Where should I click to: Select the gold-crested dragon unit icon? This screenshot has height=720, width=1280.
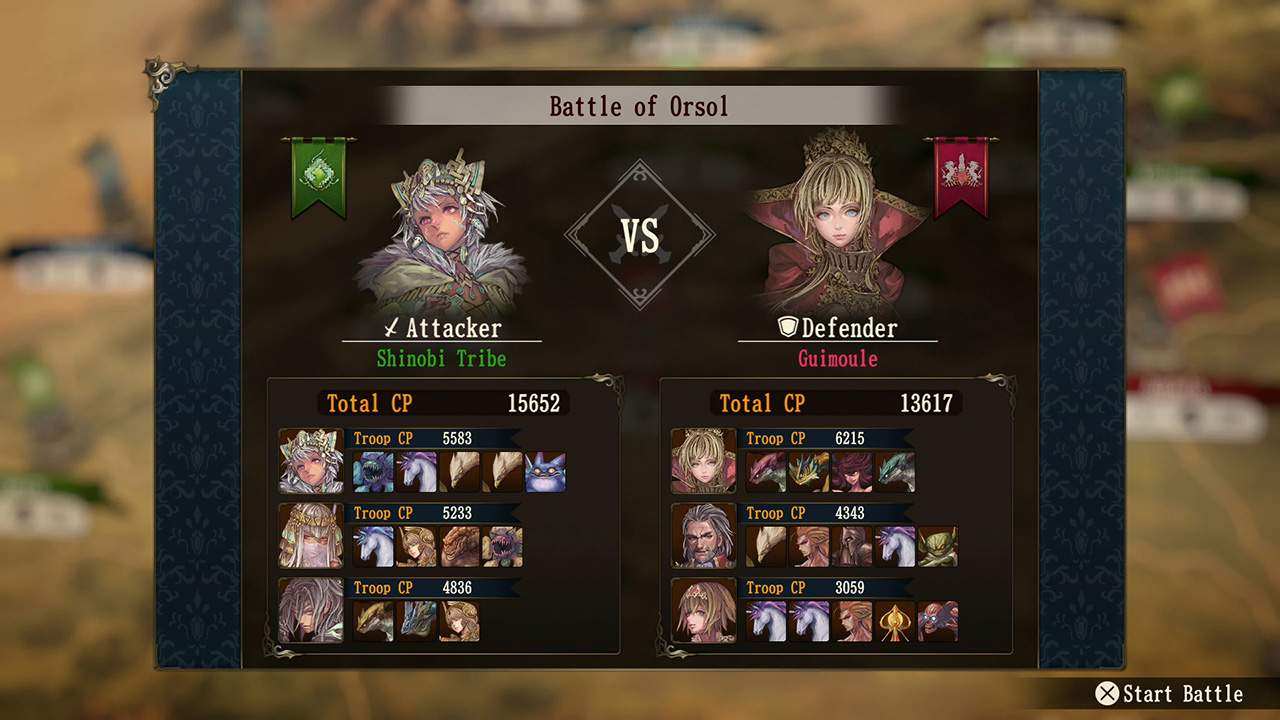(x=808, y=472)
